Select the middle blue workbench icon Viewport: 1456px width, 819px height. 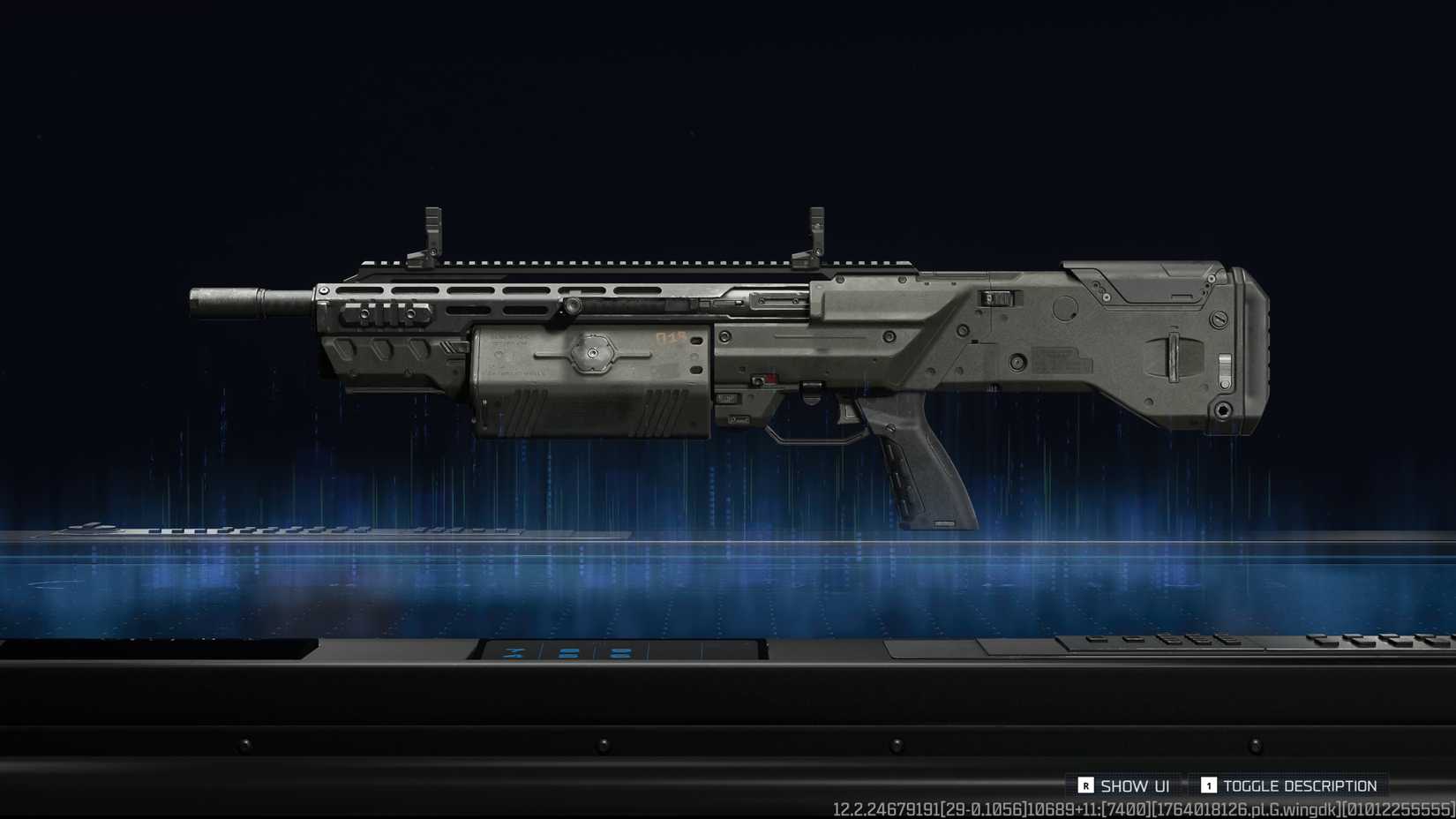click(569, 652)
